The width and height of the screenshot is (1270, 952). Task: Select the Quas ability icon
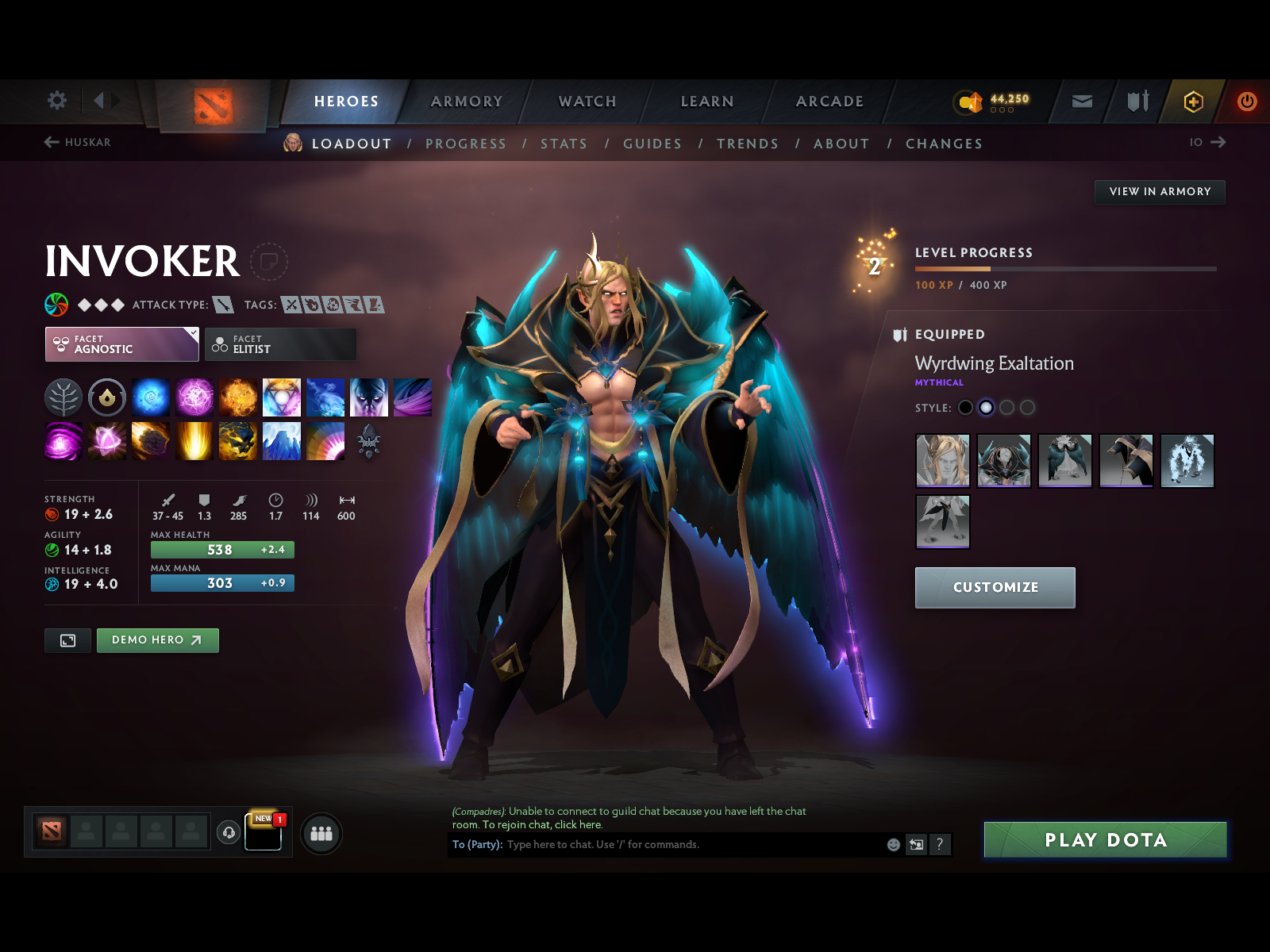pyautogui.click(x=152, y=397)
